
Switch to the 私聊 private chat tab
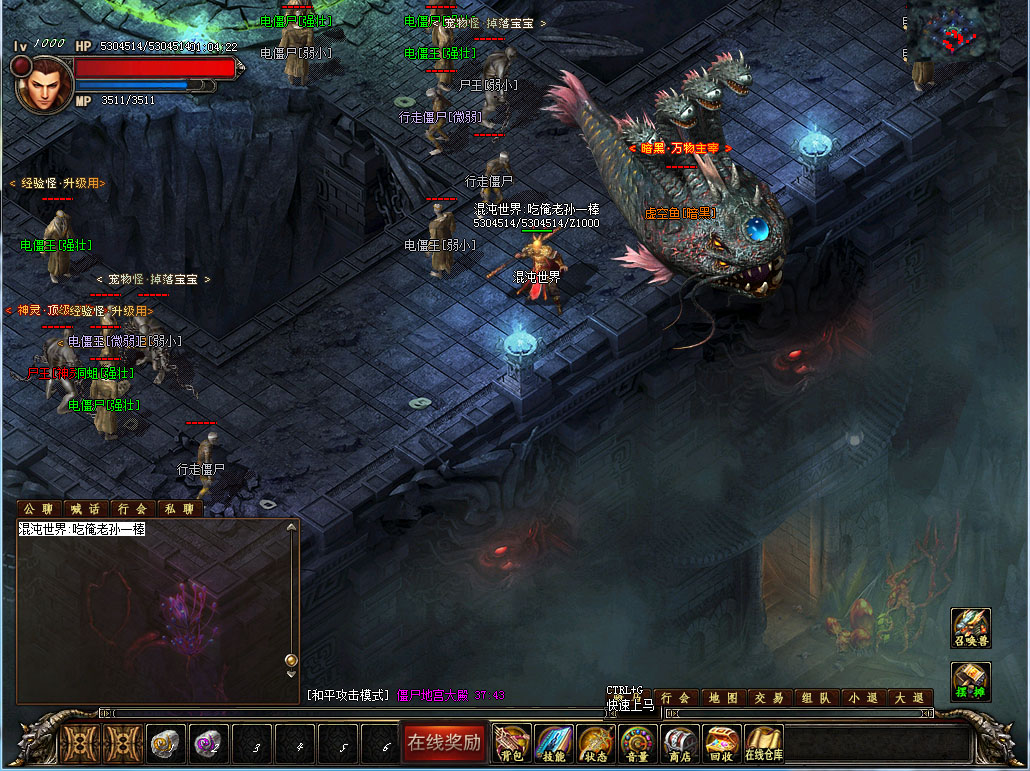[x=179, y=509]
